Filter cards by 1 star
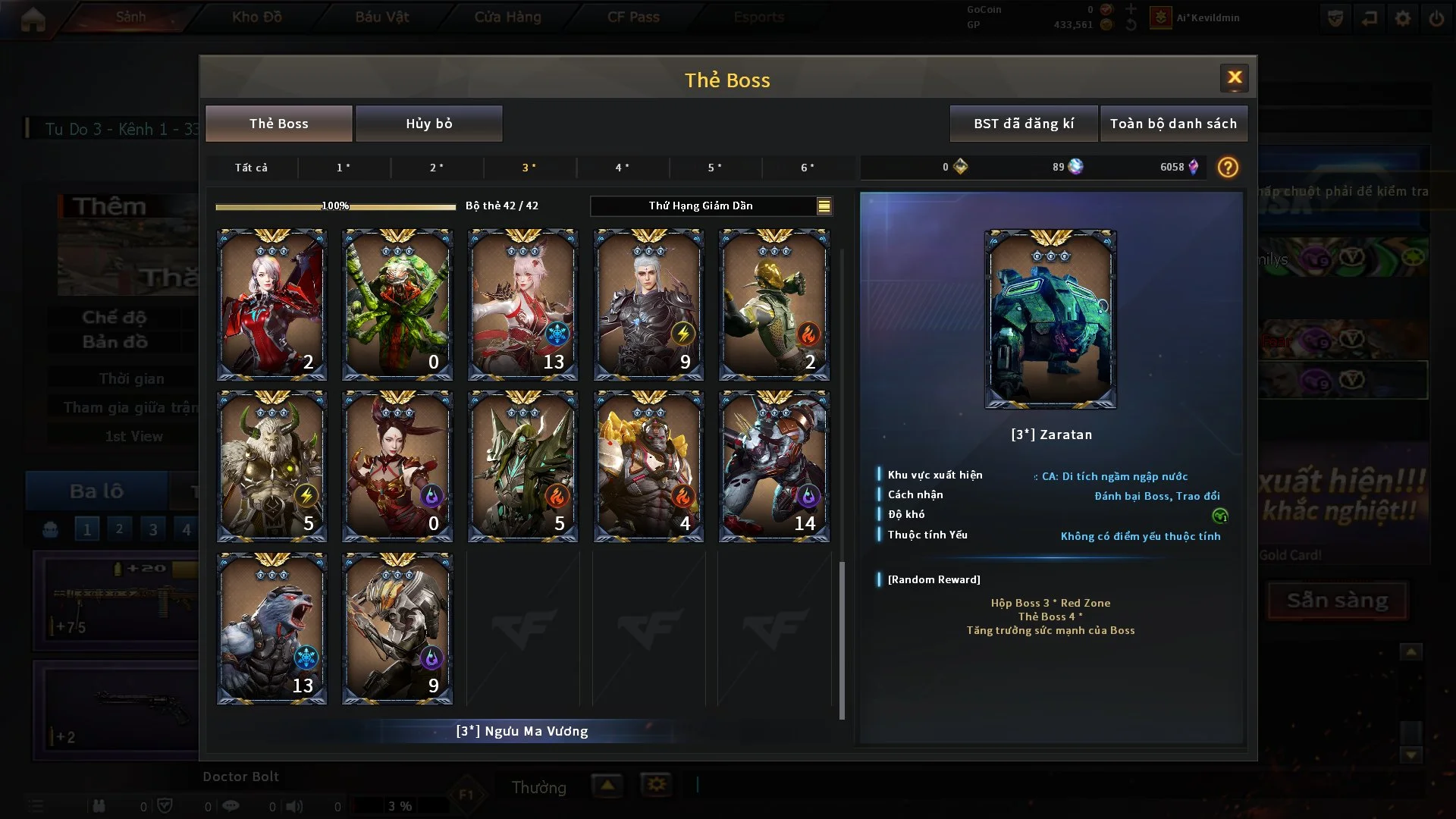The width and height of the screenshot is (1456, 819). (344, 168)
